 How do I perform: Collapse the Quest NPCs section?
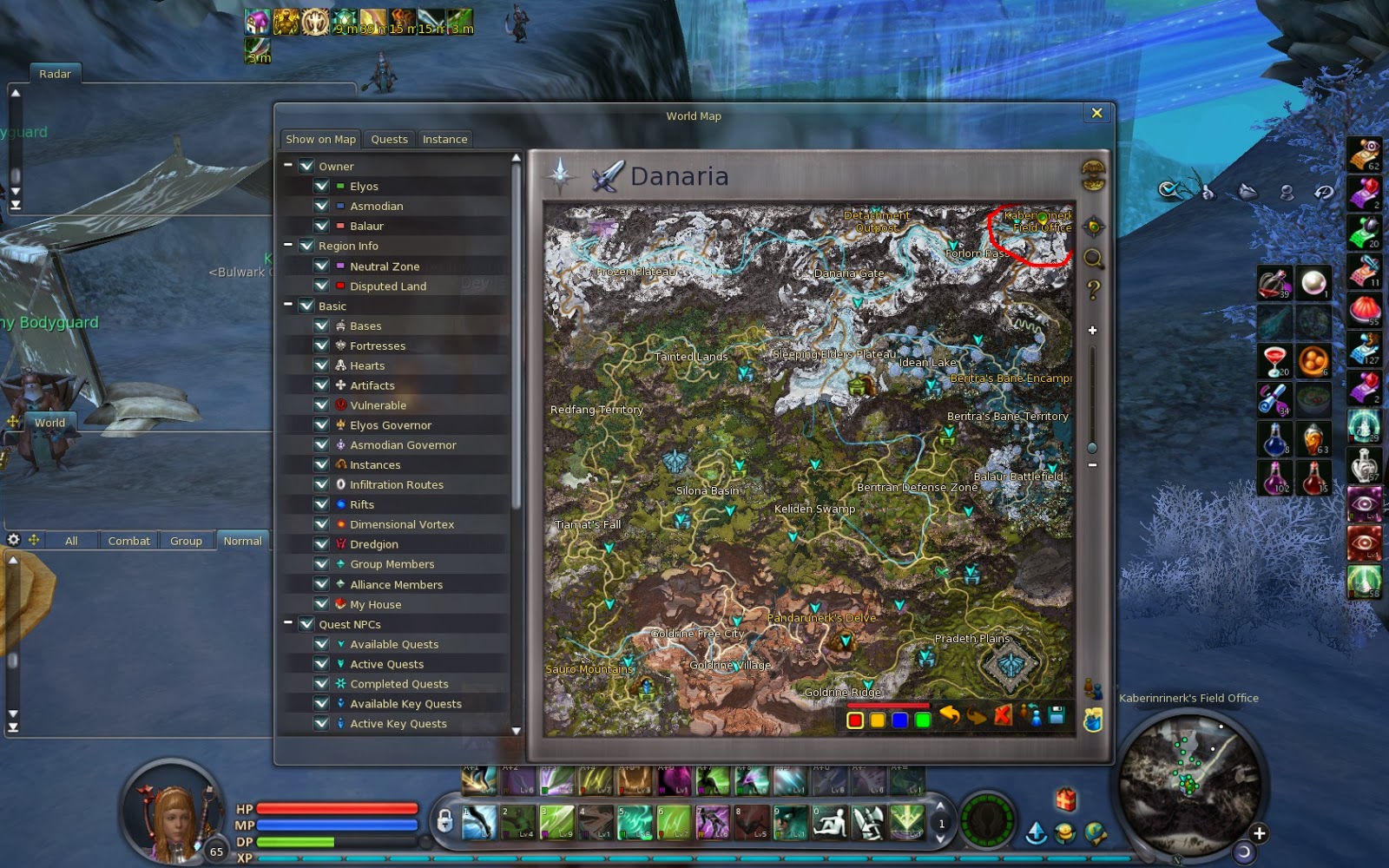click(x=289, y=623)
